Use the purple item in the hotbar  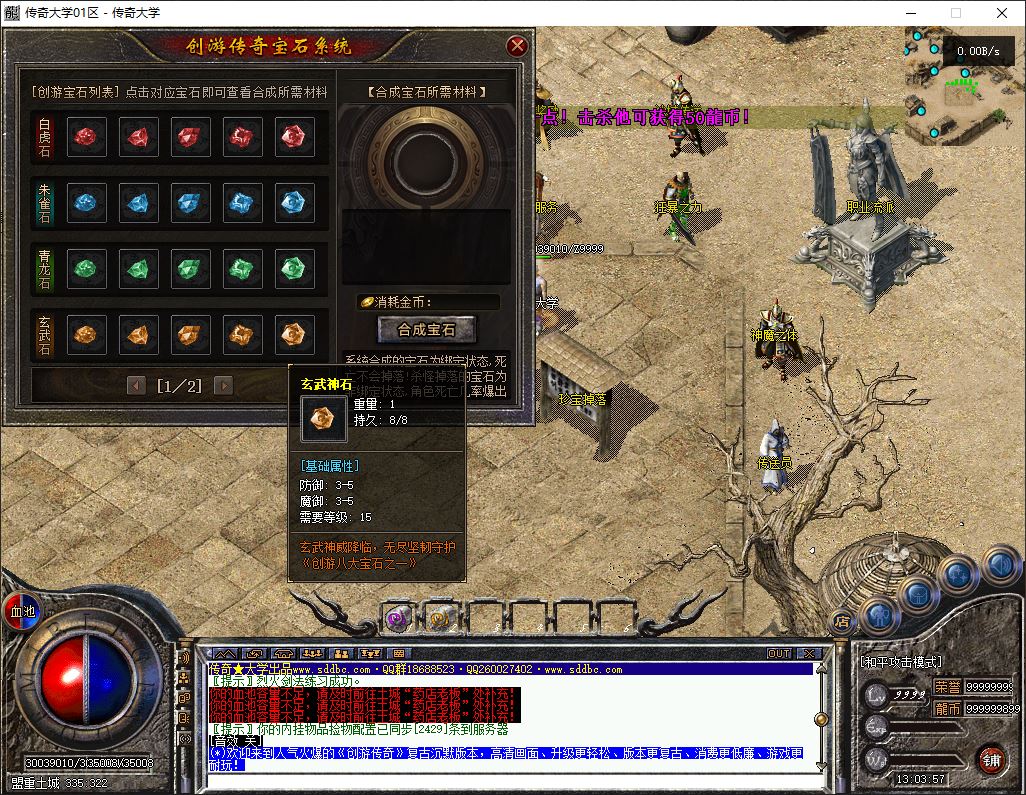398,618
